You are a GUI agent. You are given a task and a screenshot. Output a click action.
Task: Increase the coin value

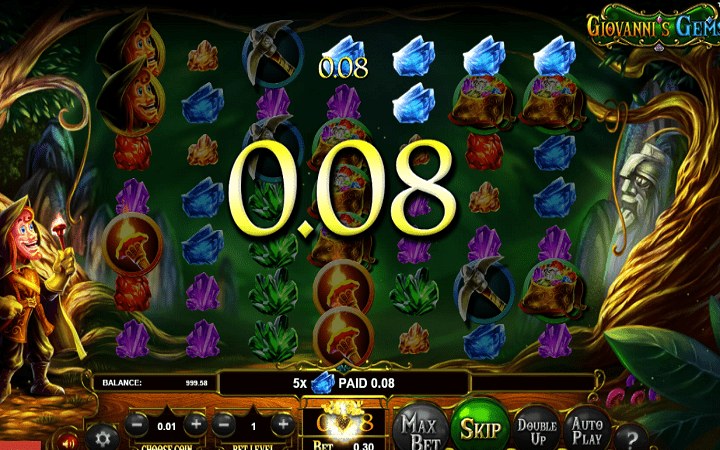196,424
